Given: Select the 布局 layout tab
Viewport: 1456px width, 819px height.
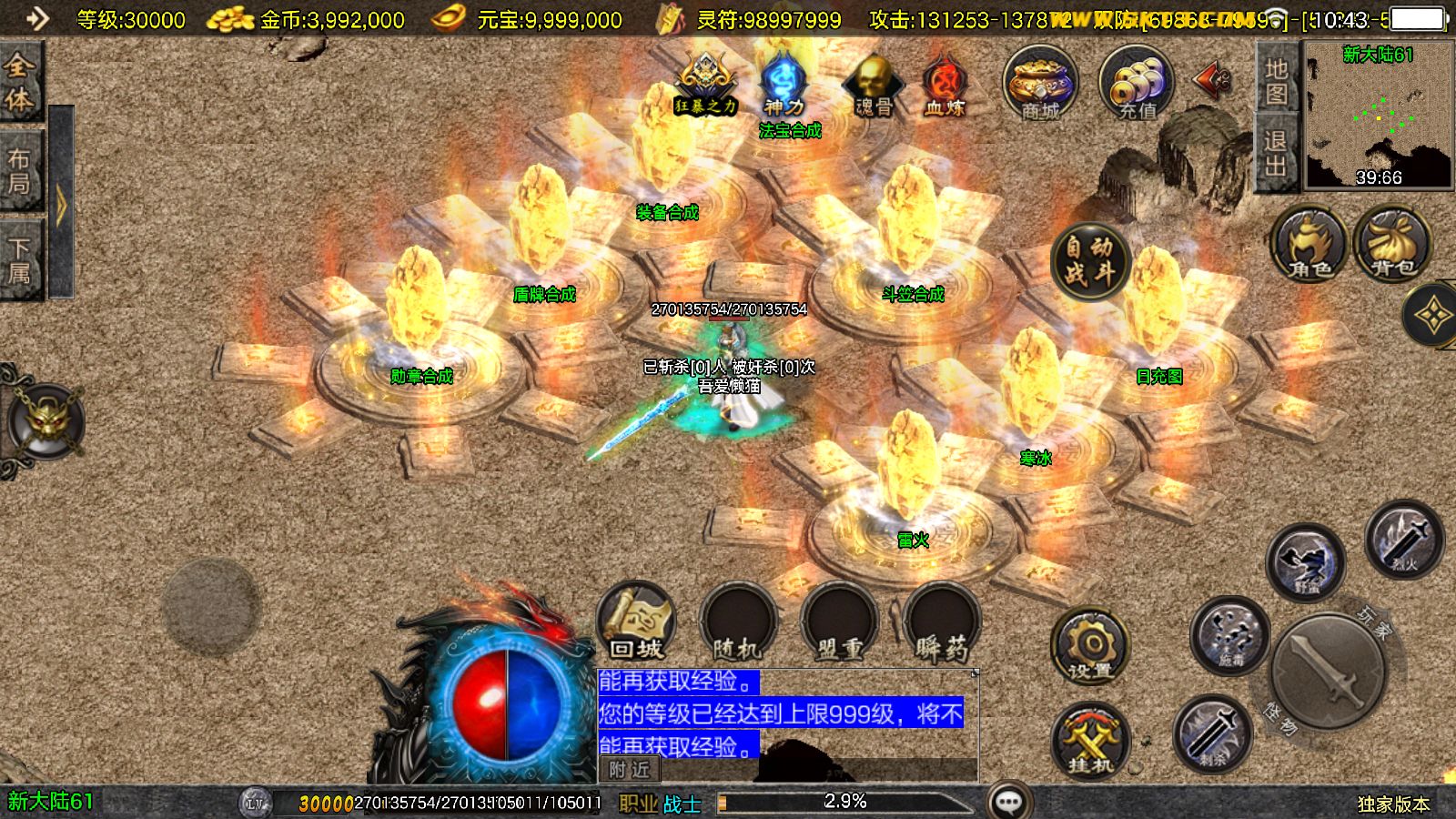Looking at the screenshot, I should click(x=20, y=171).
